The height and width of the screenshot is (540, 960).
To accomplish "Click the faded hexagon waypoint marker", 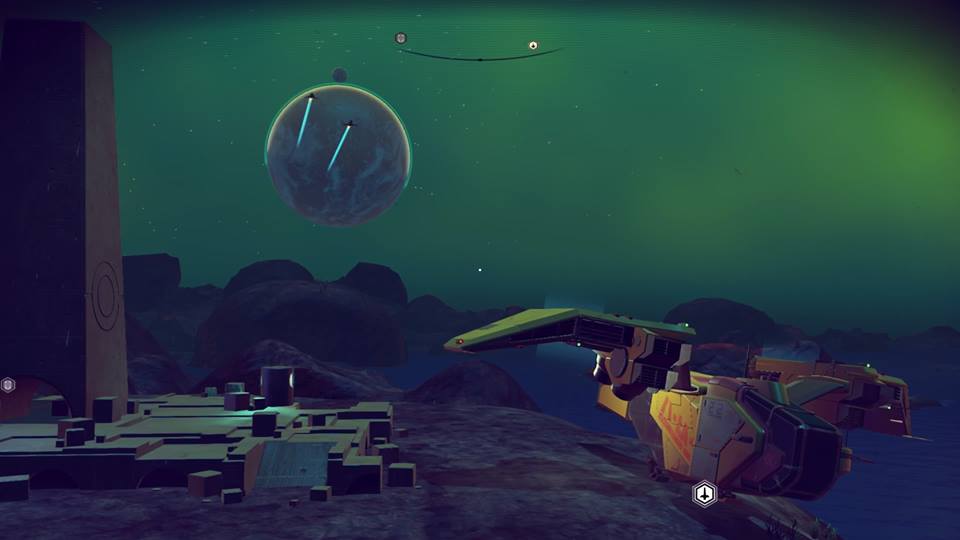I will 8,384.
